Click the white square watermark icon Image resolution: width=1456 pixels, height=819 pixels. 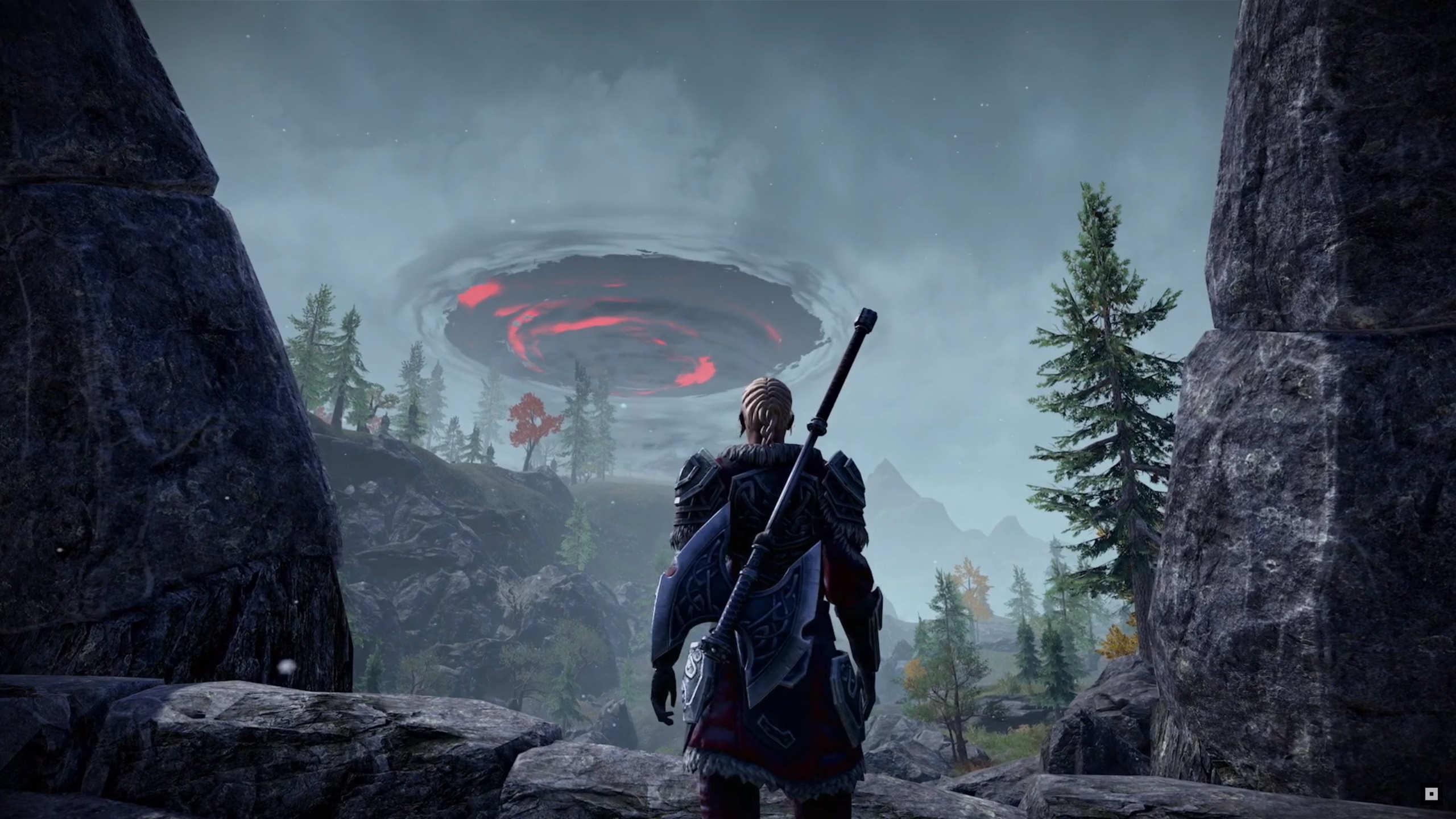[x=1431, y=794]
